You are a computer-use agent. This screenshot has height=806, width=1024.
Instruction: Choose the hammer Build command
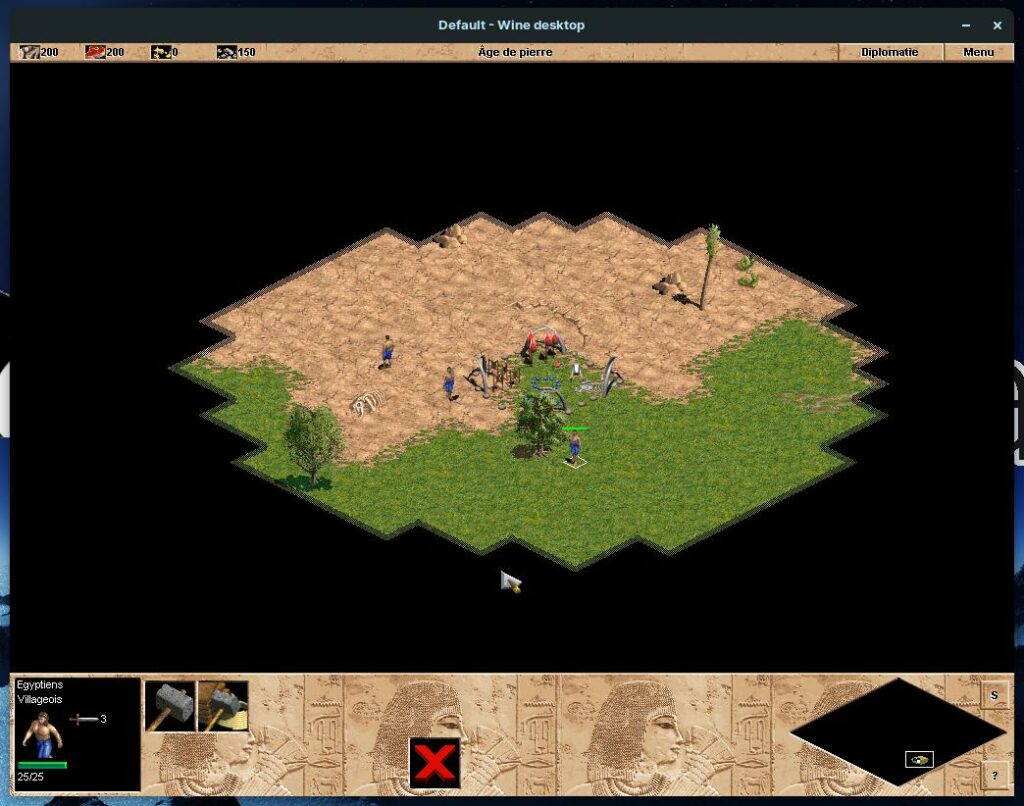click(170, 706)
